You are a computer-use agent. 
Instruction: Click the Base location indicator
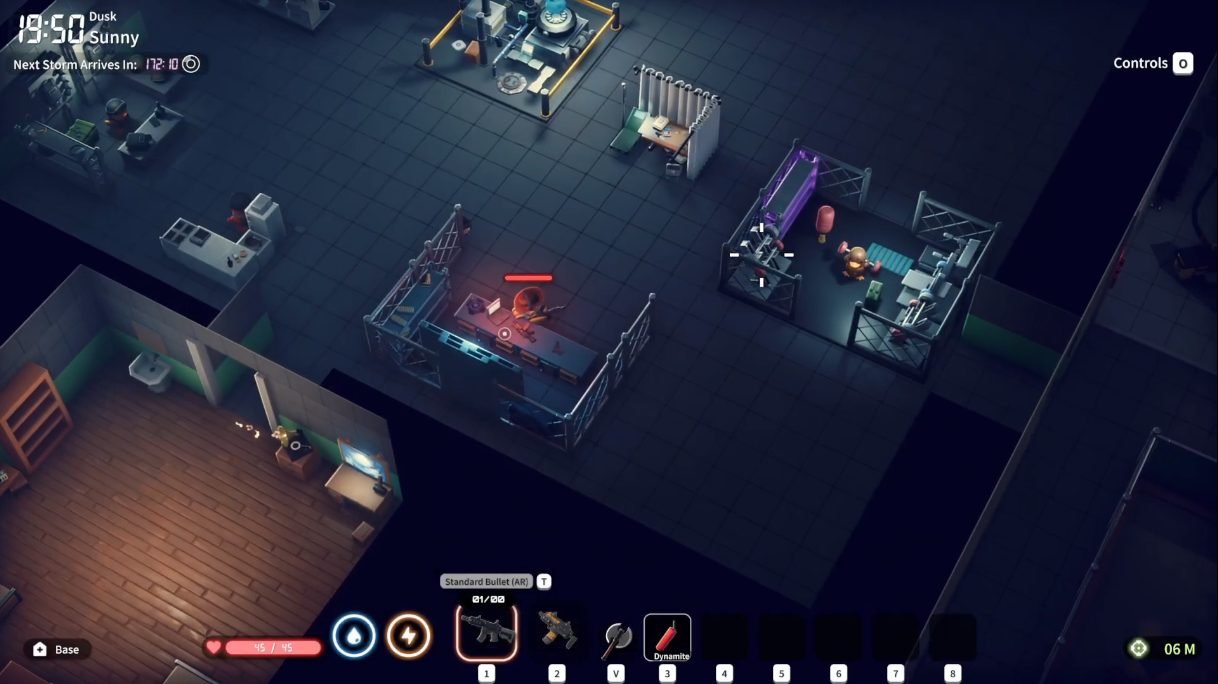click(x=57, y=649)
